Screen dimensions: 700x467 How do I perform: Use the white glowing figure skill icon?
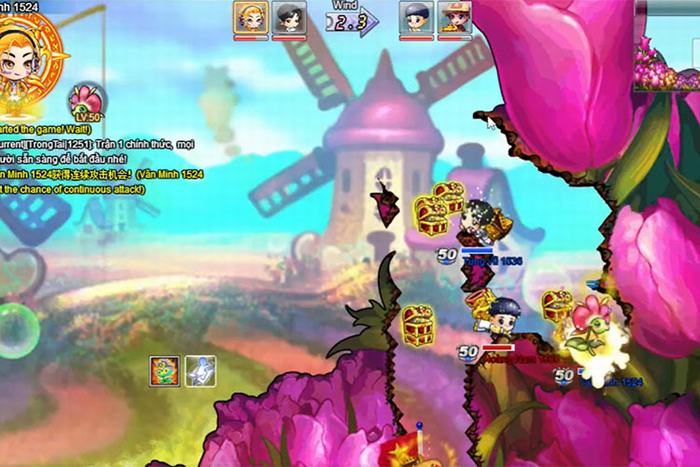(x=200, y=370)
